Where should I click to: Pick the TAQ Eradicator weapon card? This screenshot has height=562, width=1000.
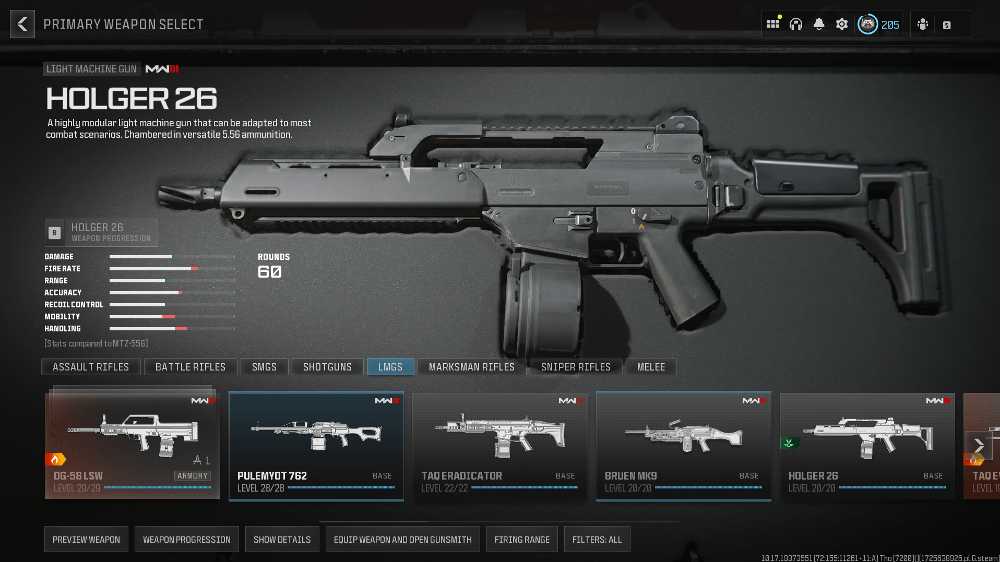coord(500,445)
